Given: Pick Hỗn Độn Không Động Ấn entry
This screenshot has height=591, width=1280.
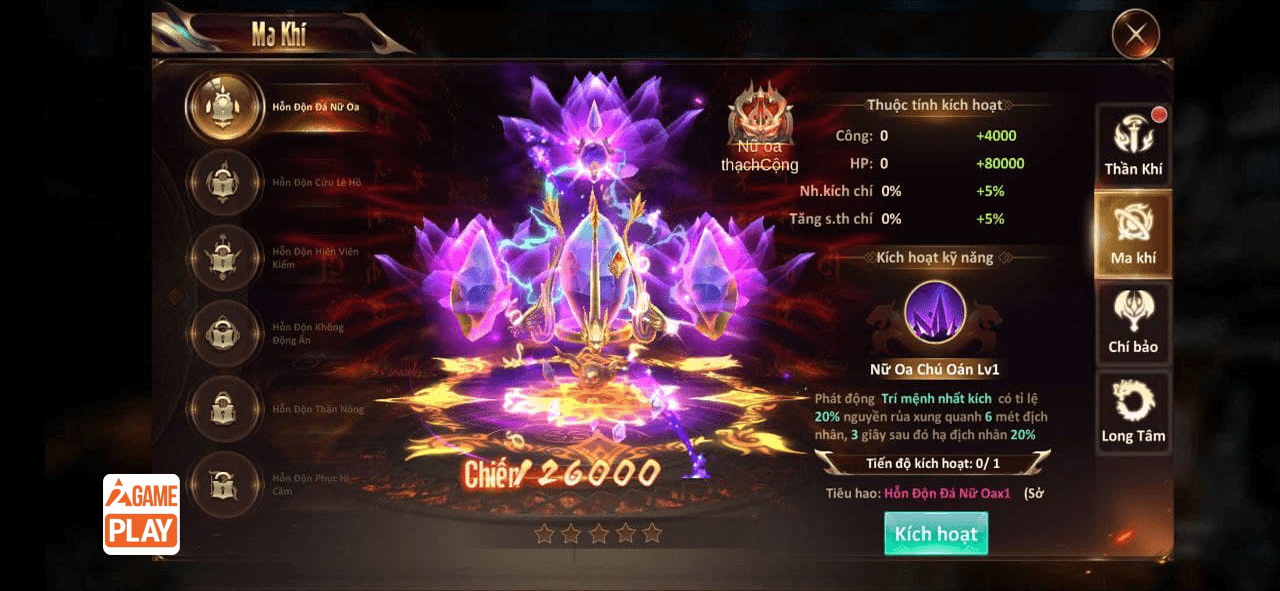Looking at the screenshot, I should [224, 334].
